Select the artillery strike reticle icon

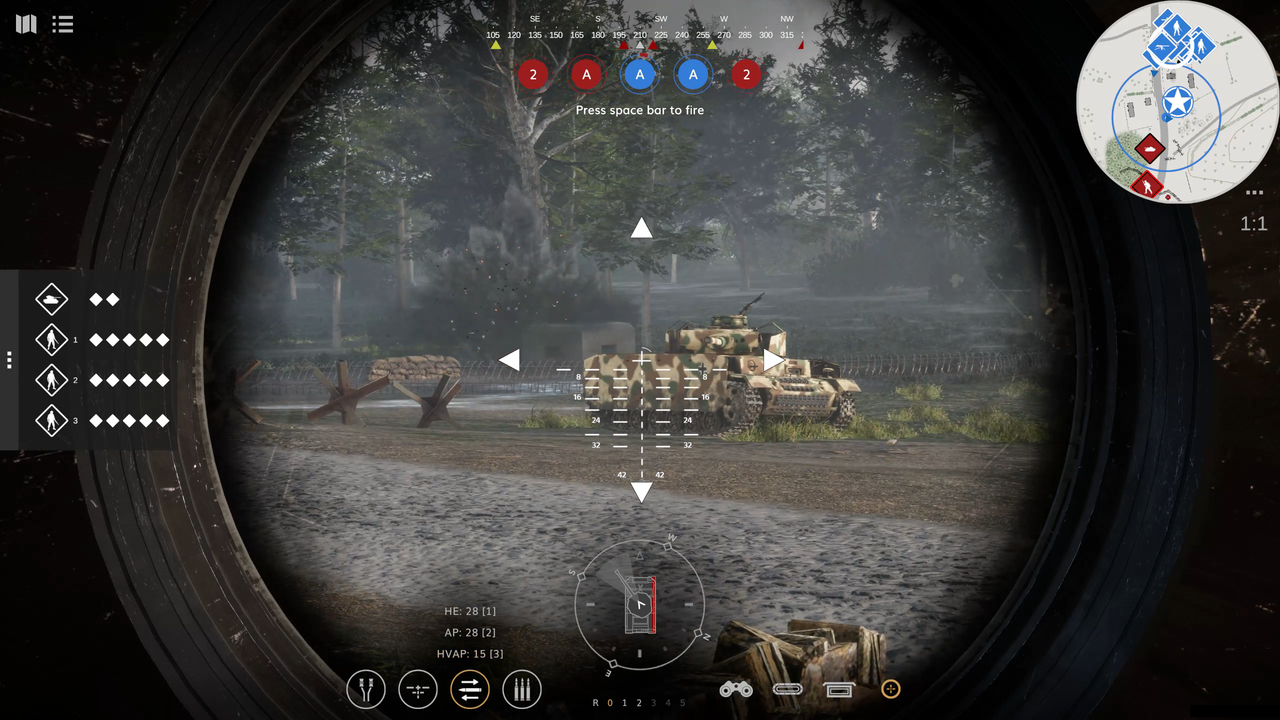pyautogui.click(x=417, y=689)
